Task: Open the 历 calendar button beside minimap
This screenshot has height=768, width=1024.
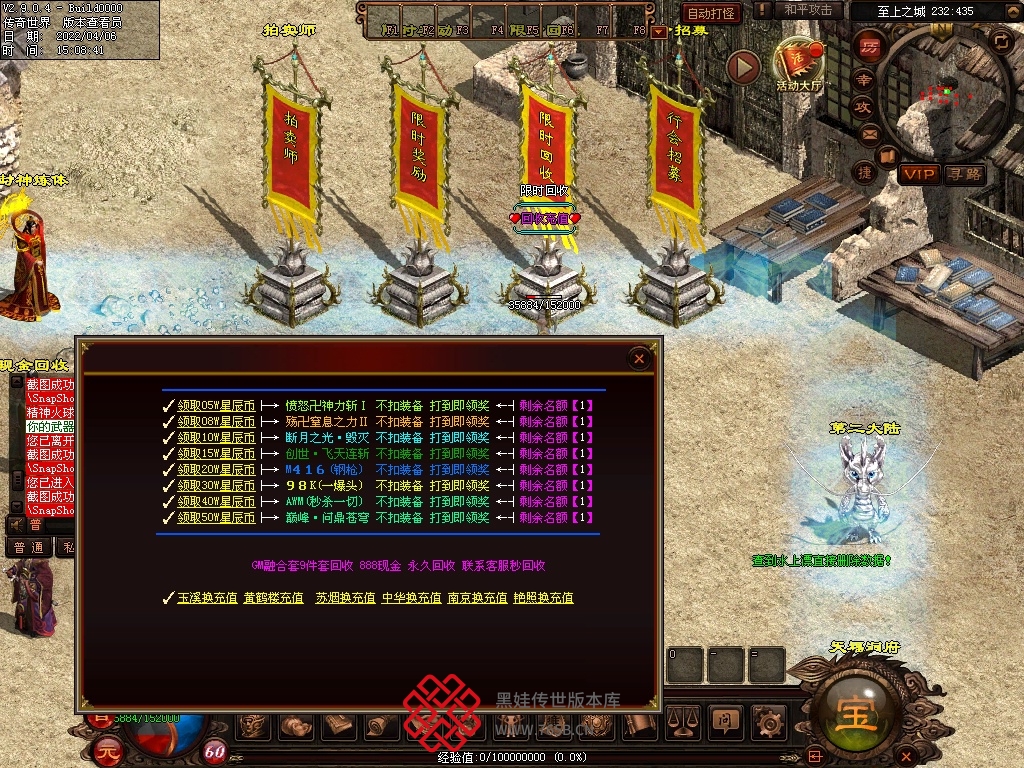Action: pyautogui.click(x=868, y=47)
